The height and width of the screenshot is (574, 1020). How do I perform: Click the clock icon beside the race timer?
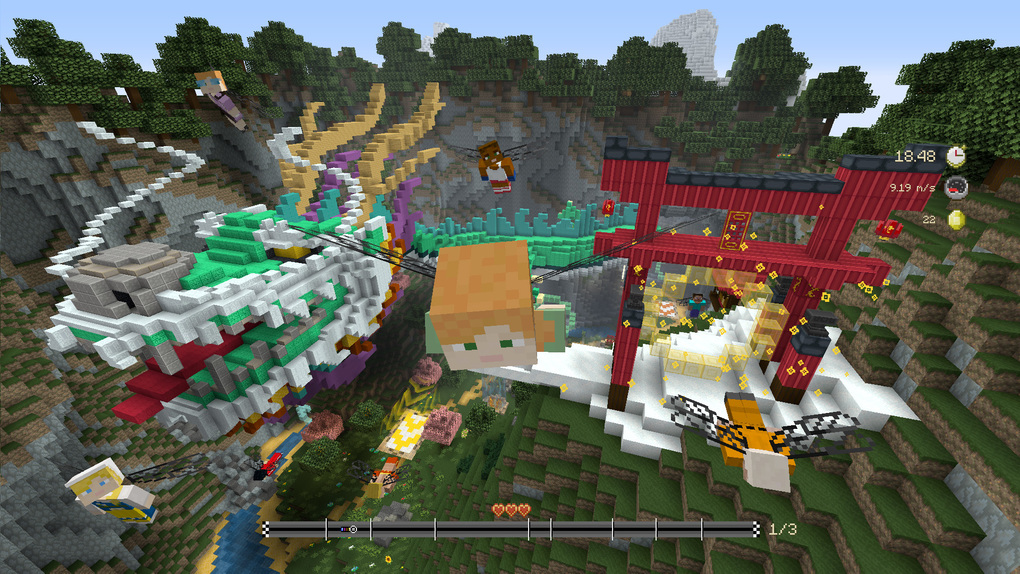coord(956,156)
